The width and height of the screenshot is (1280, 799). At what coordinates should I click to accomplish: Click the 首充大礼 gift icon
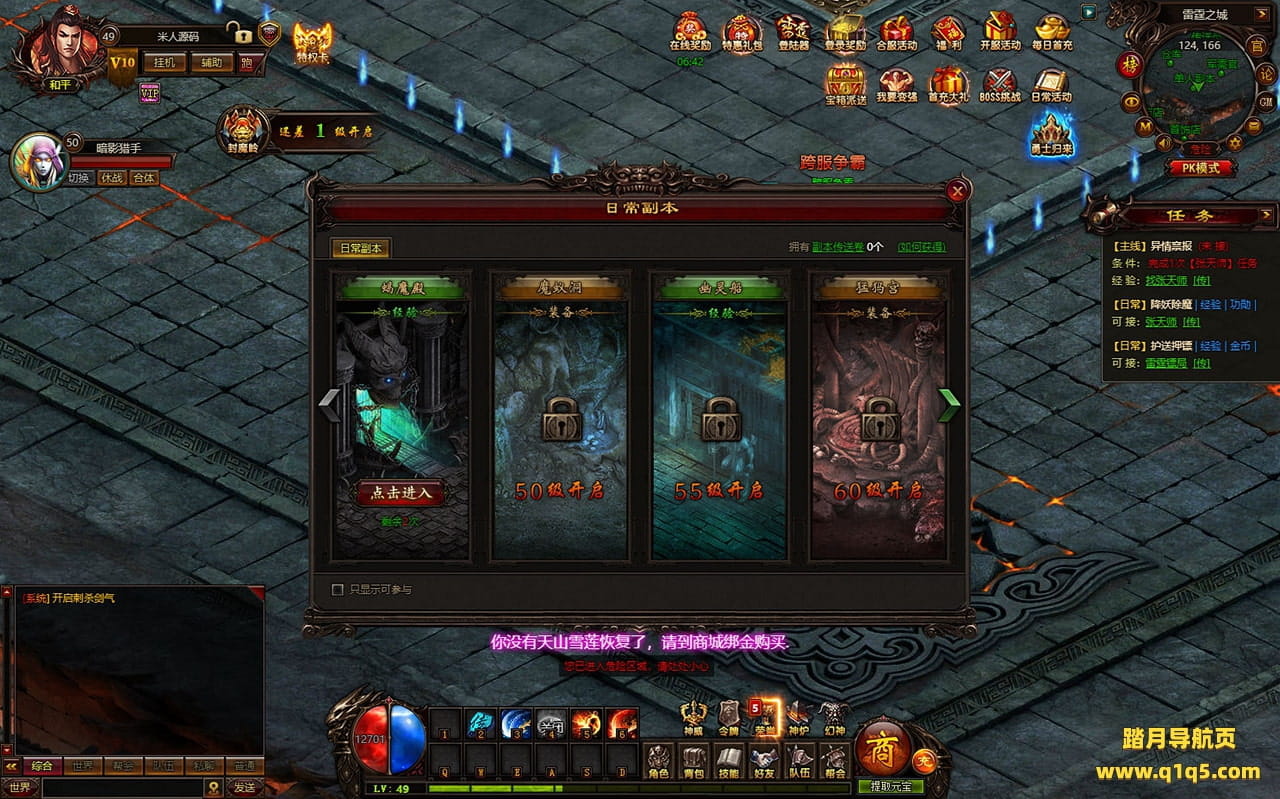(947, 84)
